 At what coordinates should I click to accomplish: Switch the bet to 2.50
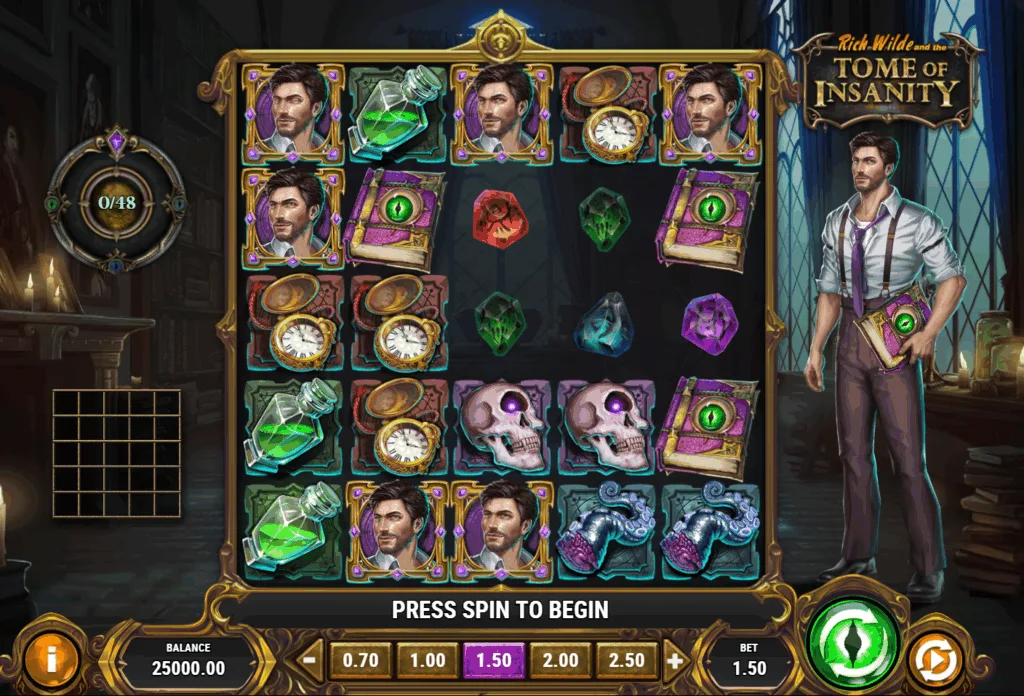click(627, 661)
